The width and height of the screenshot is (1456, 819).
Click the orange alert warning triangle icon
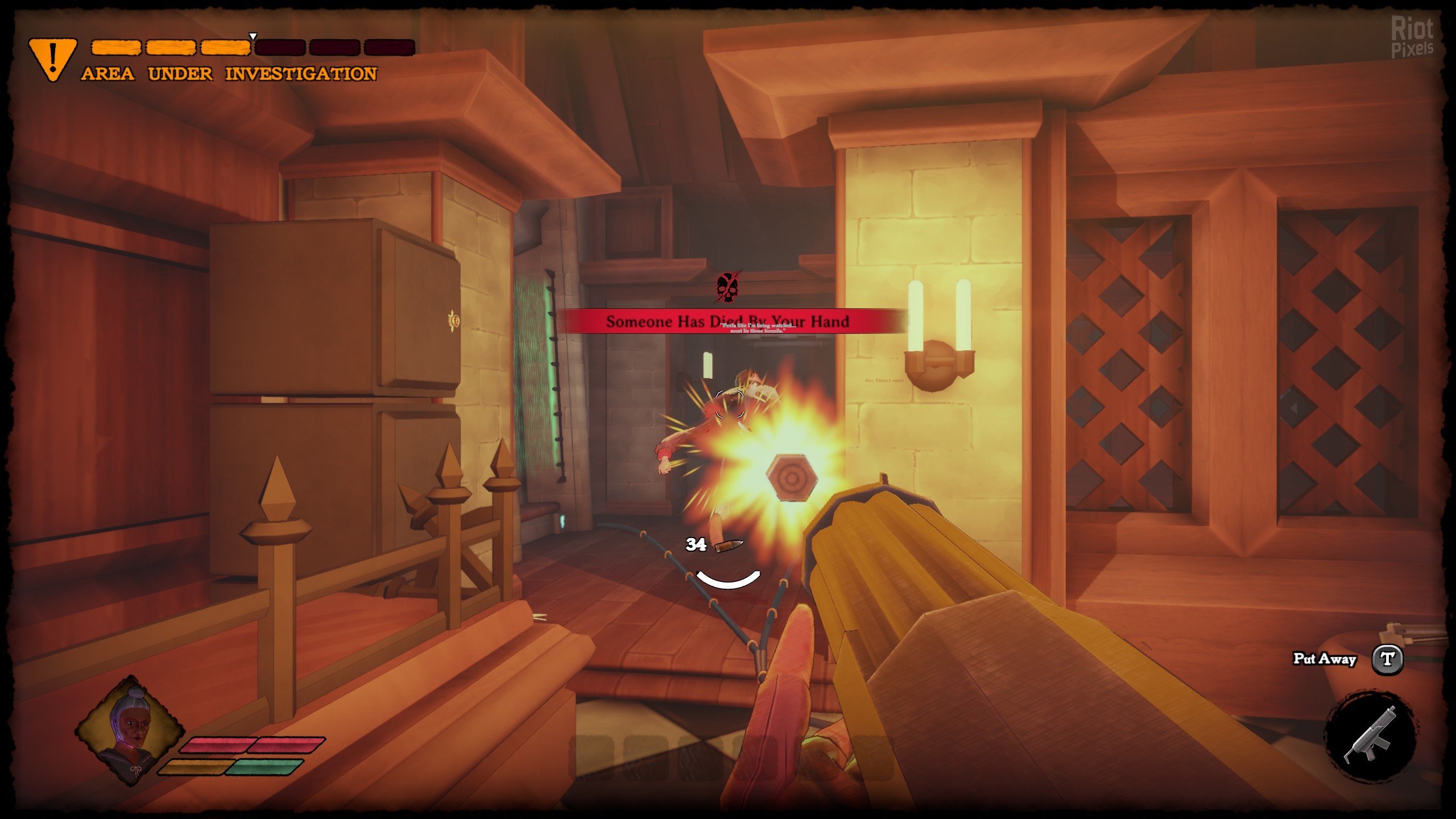52,59
